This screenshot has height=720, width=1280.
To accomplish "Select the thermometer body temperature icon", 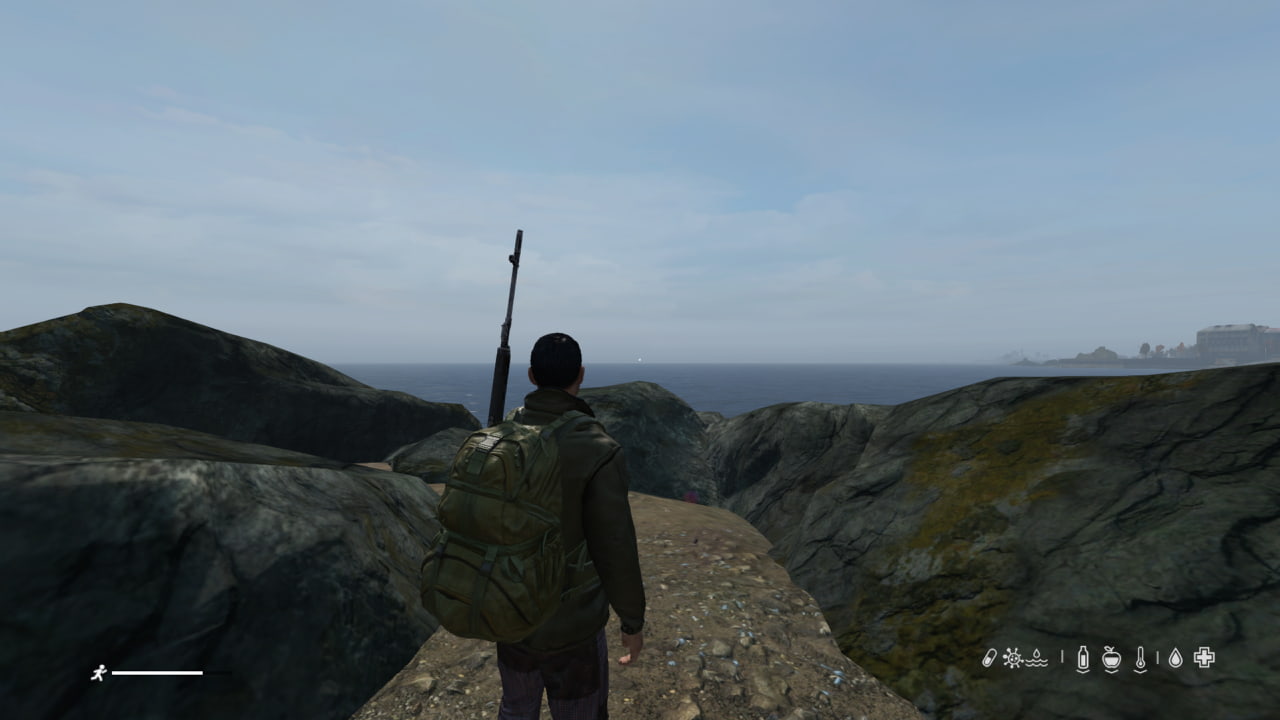I will [x=1140, y=658].
